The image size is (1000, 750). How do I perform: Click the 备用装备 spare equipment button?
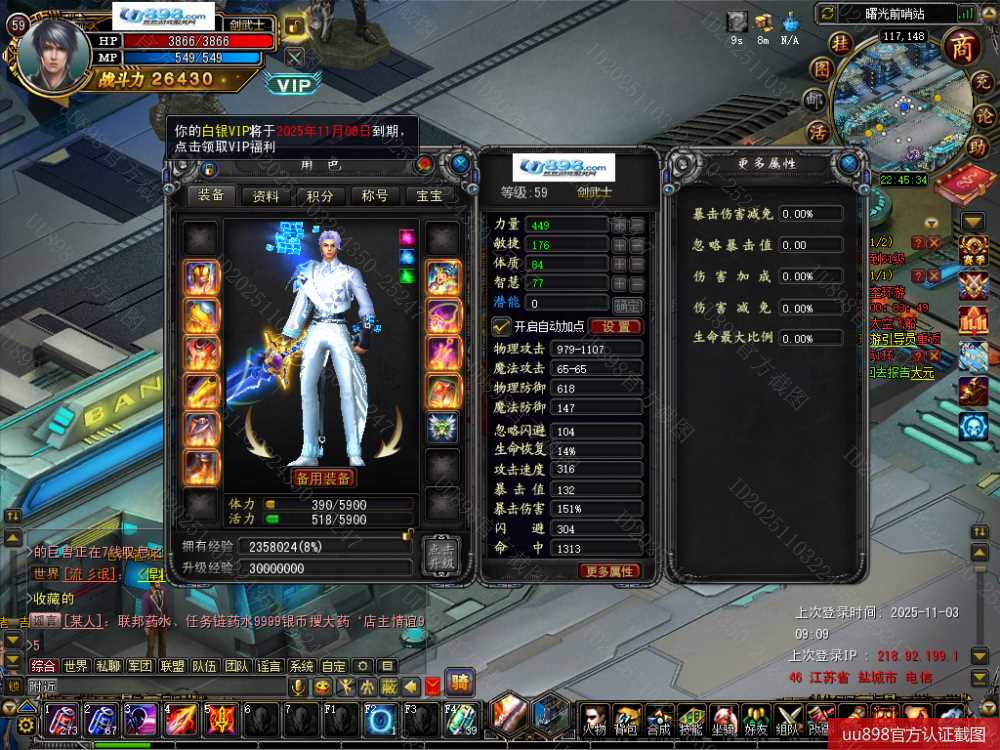(x=323, y=478)
